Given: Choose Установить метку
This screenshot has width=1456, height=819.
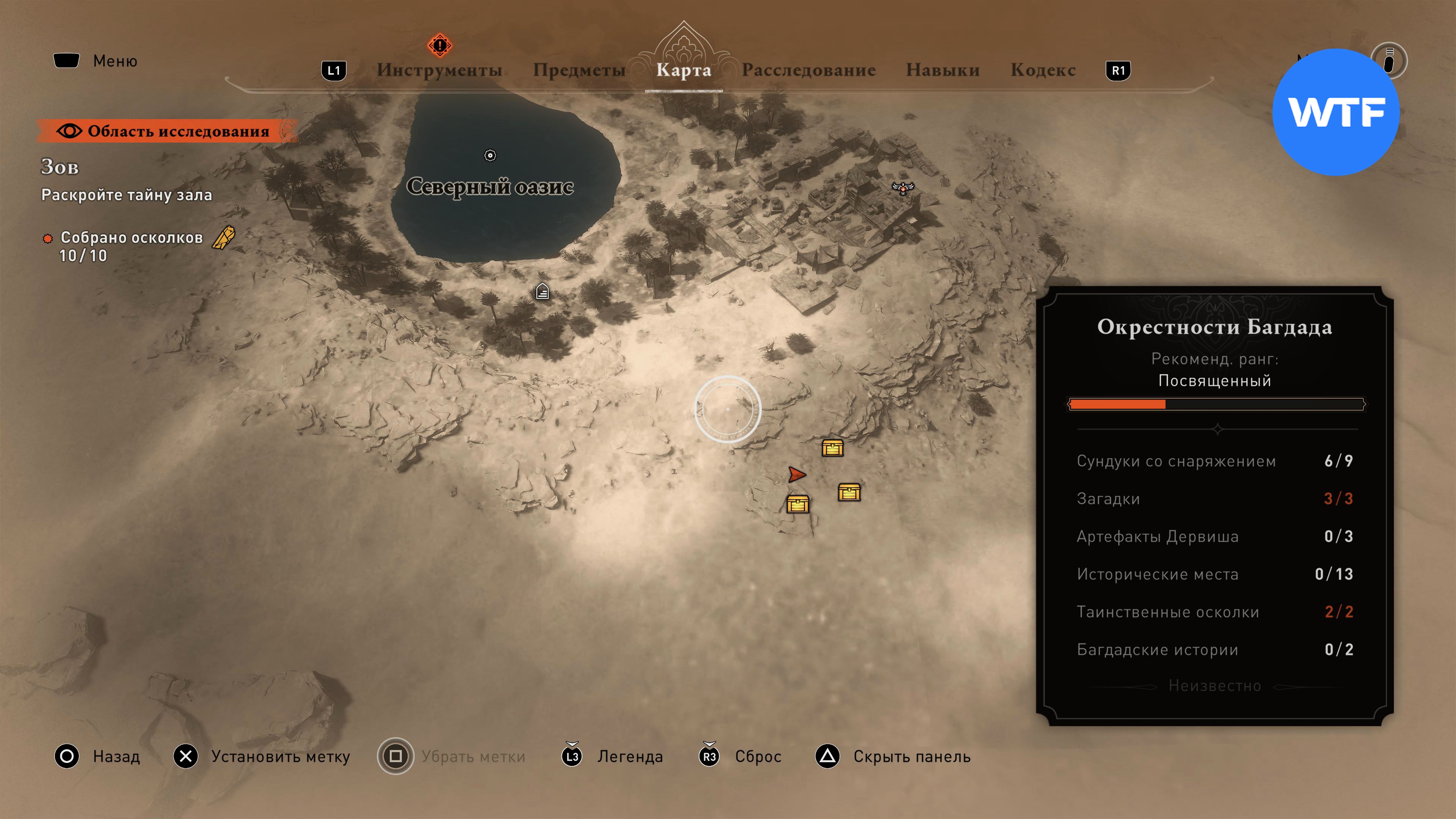Looking at the screenshot, I should (x=262, y=756).
